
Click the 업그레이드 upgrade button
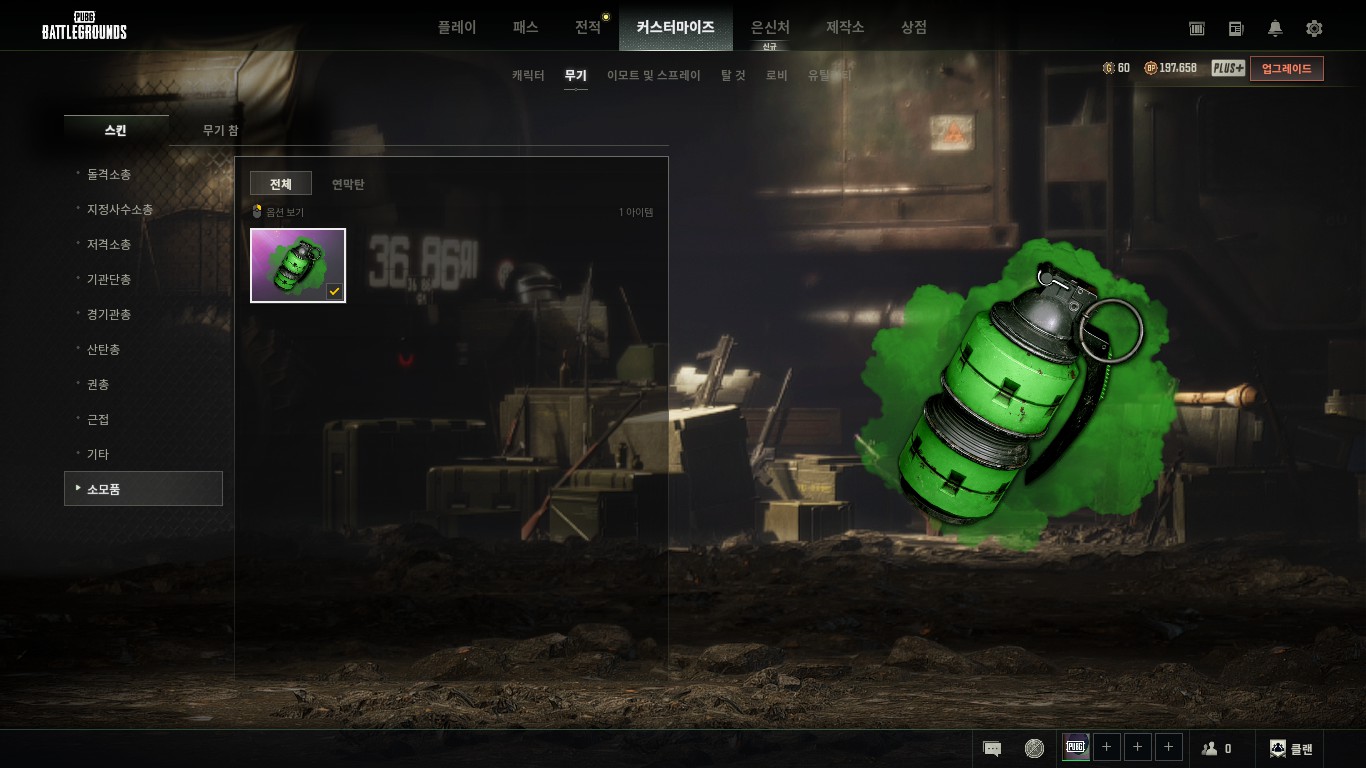pos(1286,68)
